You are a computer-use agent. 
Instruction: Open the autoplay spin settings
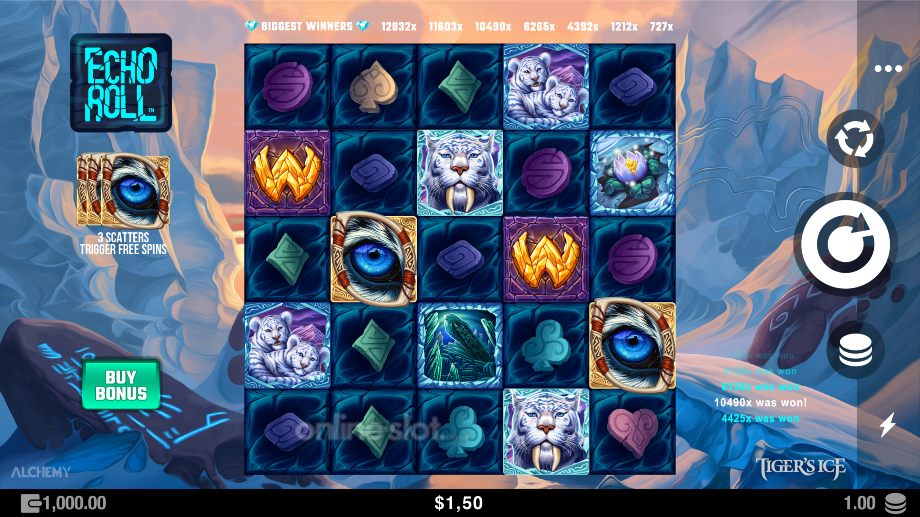click(x=855, y=140)
